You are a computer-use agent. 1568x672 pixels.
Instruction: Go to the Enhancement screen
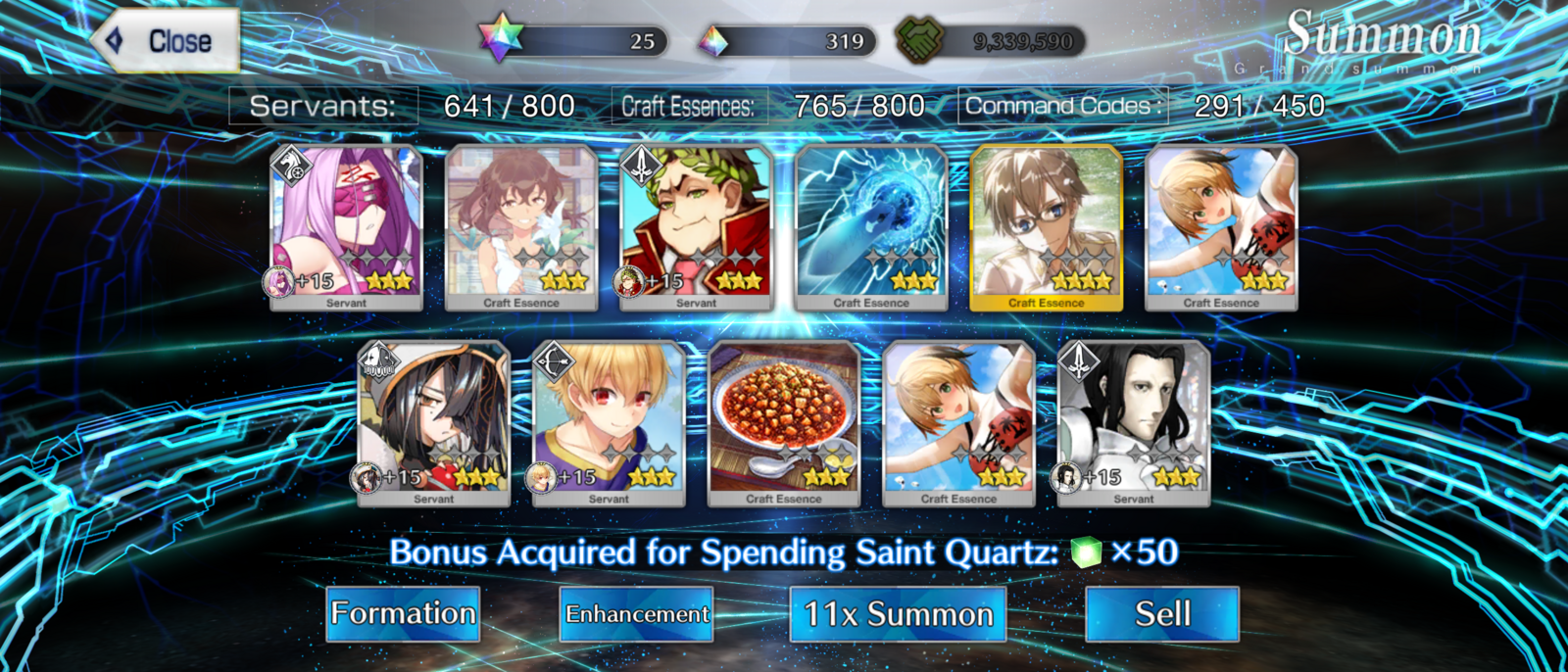point(636,614)
